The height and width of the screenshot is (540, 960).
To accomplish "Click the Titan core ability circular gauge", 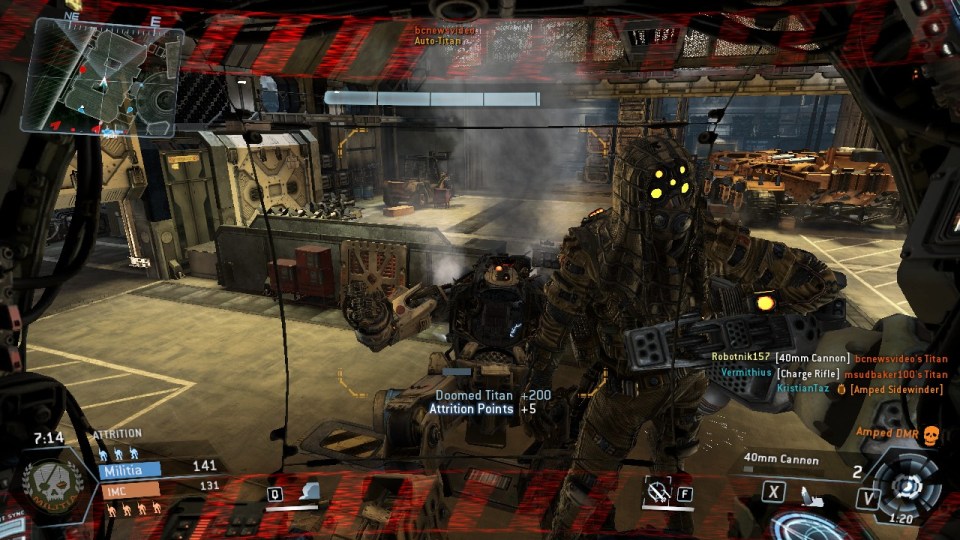I will pos(906,486).
